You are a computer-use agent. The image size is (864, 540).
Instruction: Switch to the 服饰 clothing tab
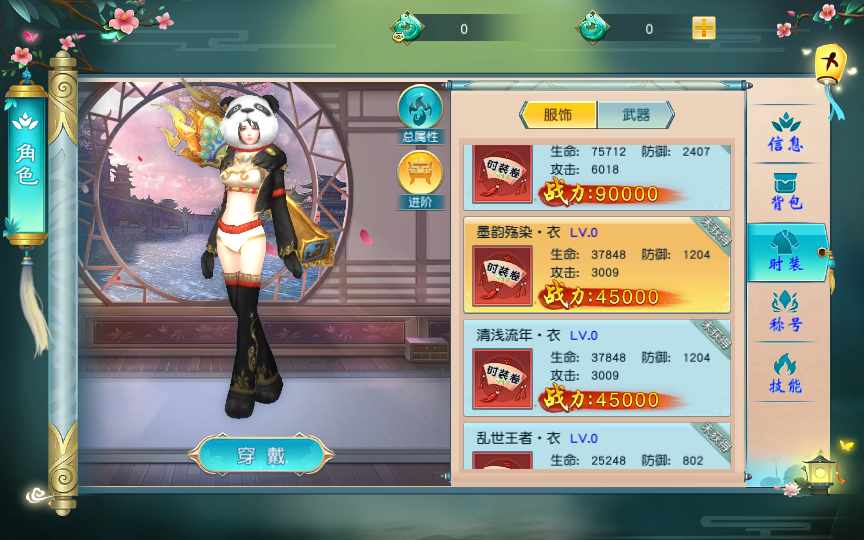coord(558,114)
